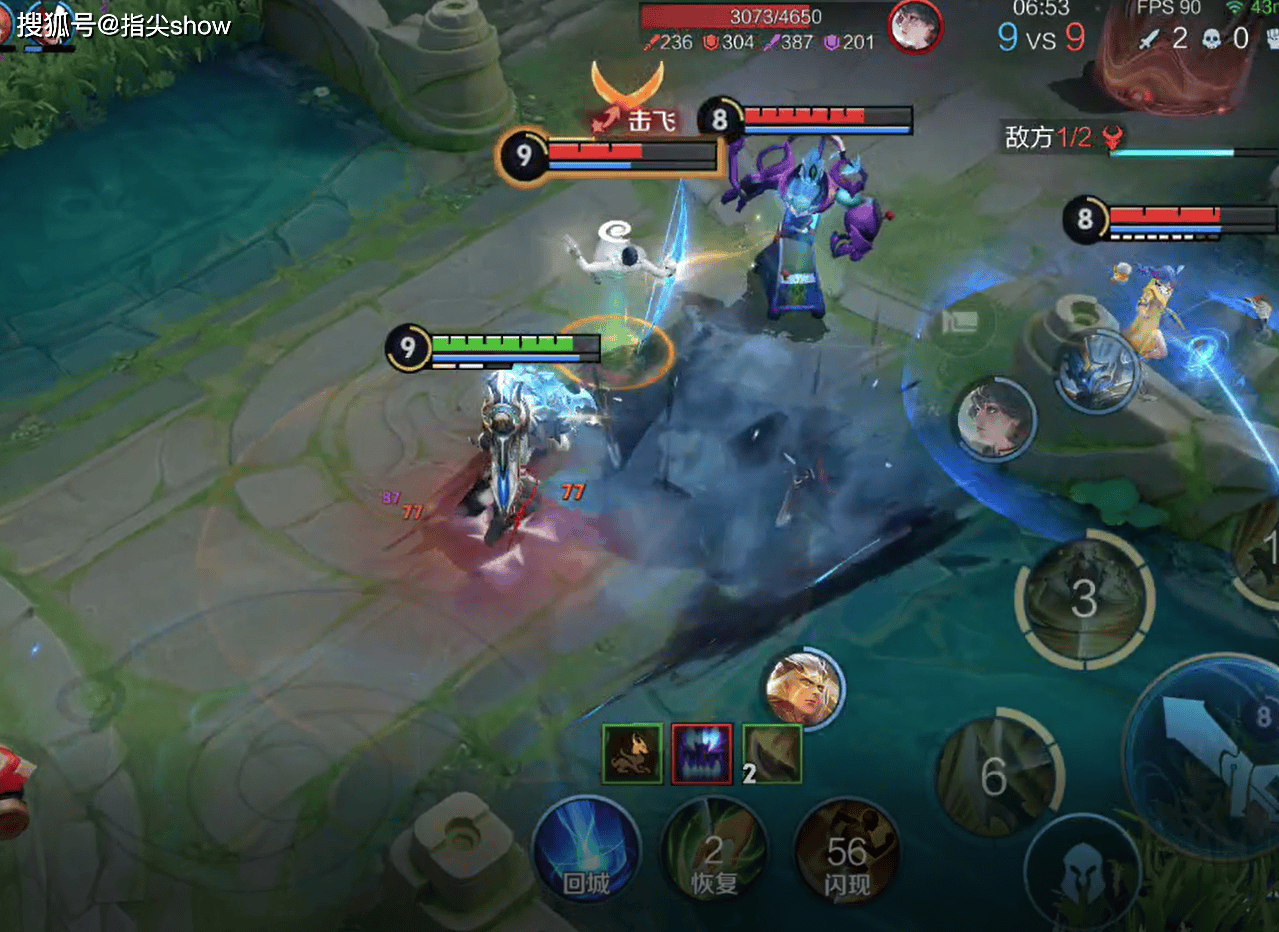Inspect the hound buff icon
The height and width of the screenshot is (932, 1279).
pyautogui.click(x=632, y=754)
